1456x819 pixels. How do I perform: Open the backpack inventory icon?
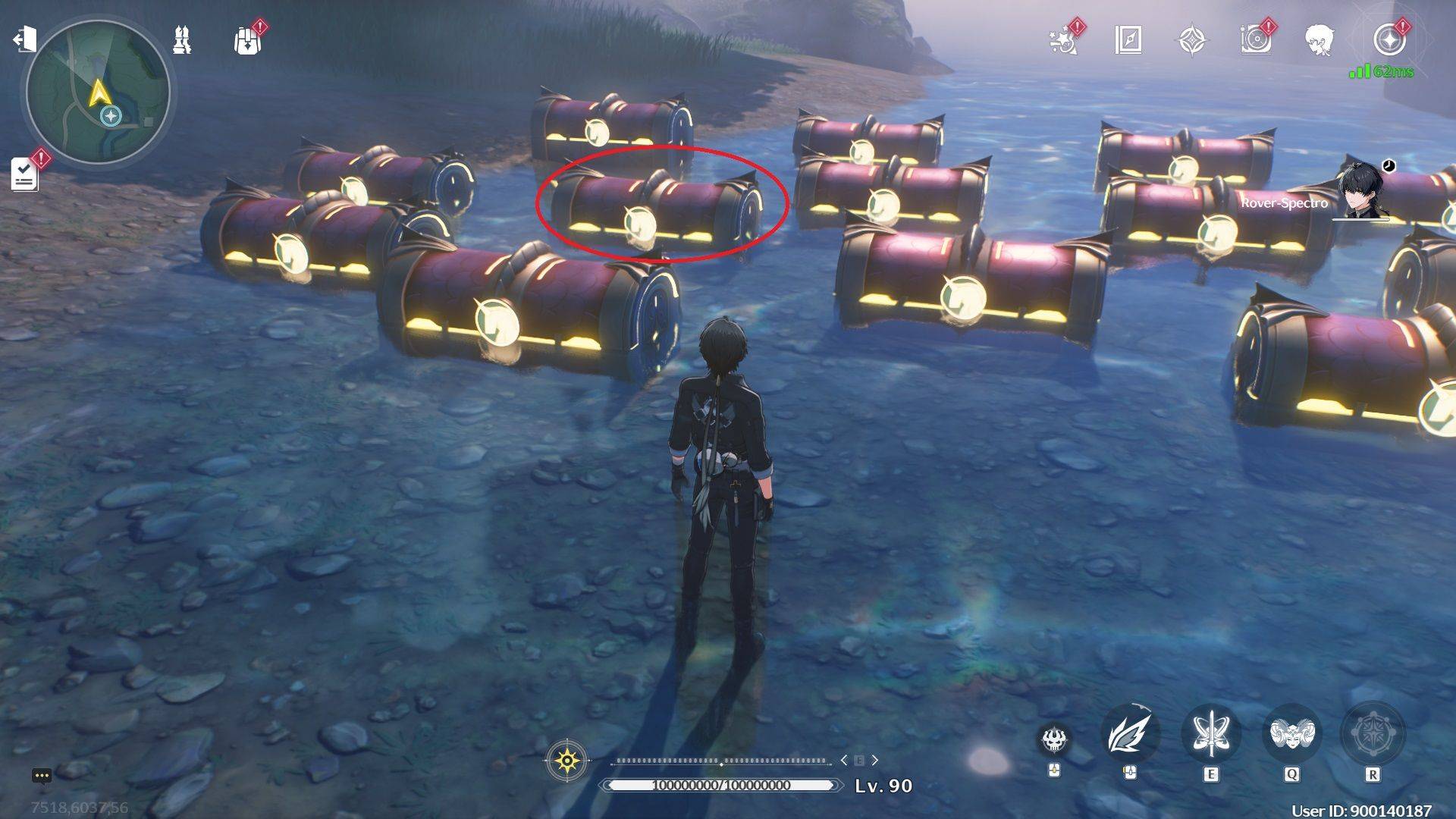click(244, 39)
